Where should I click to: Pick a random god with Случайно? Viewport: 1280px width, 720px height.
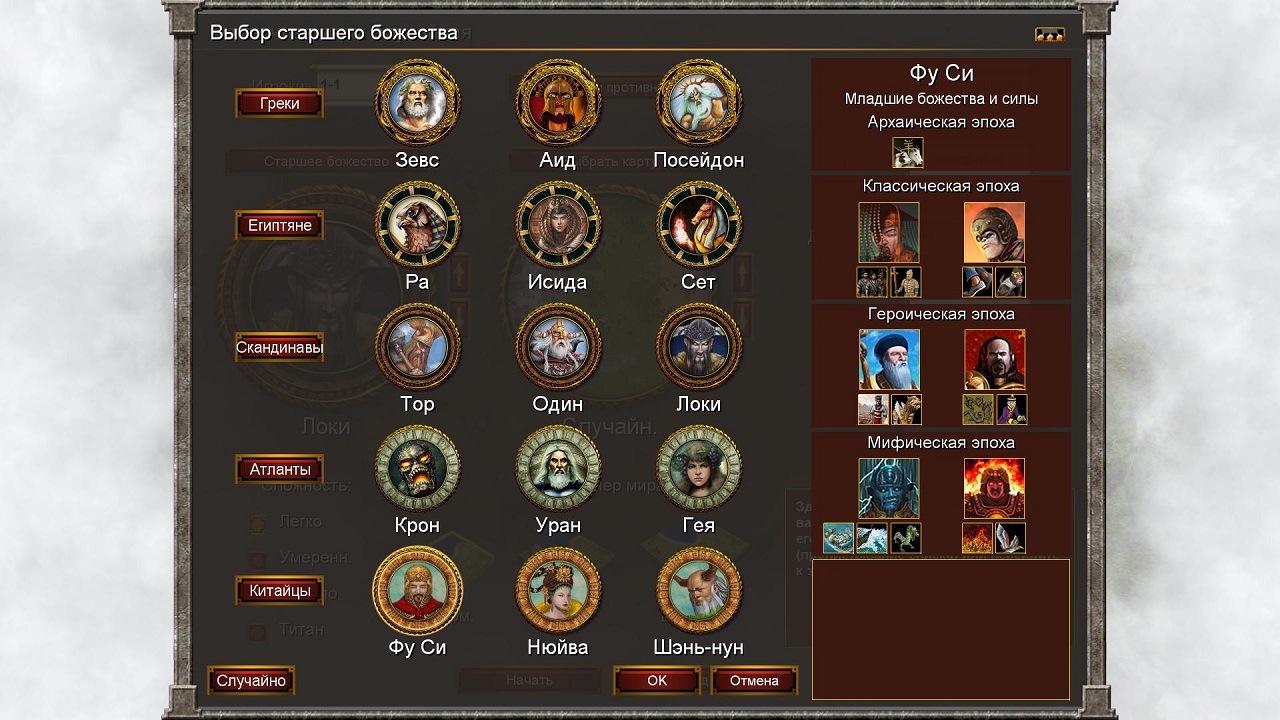251,681
